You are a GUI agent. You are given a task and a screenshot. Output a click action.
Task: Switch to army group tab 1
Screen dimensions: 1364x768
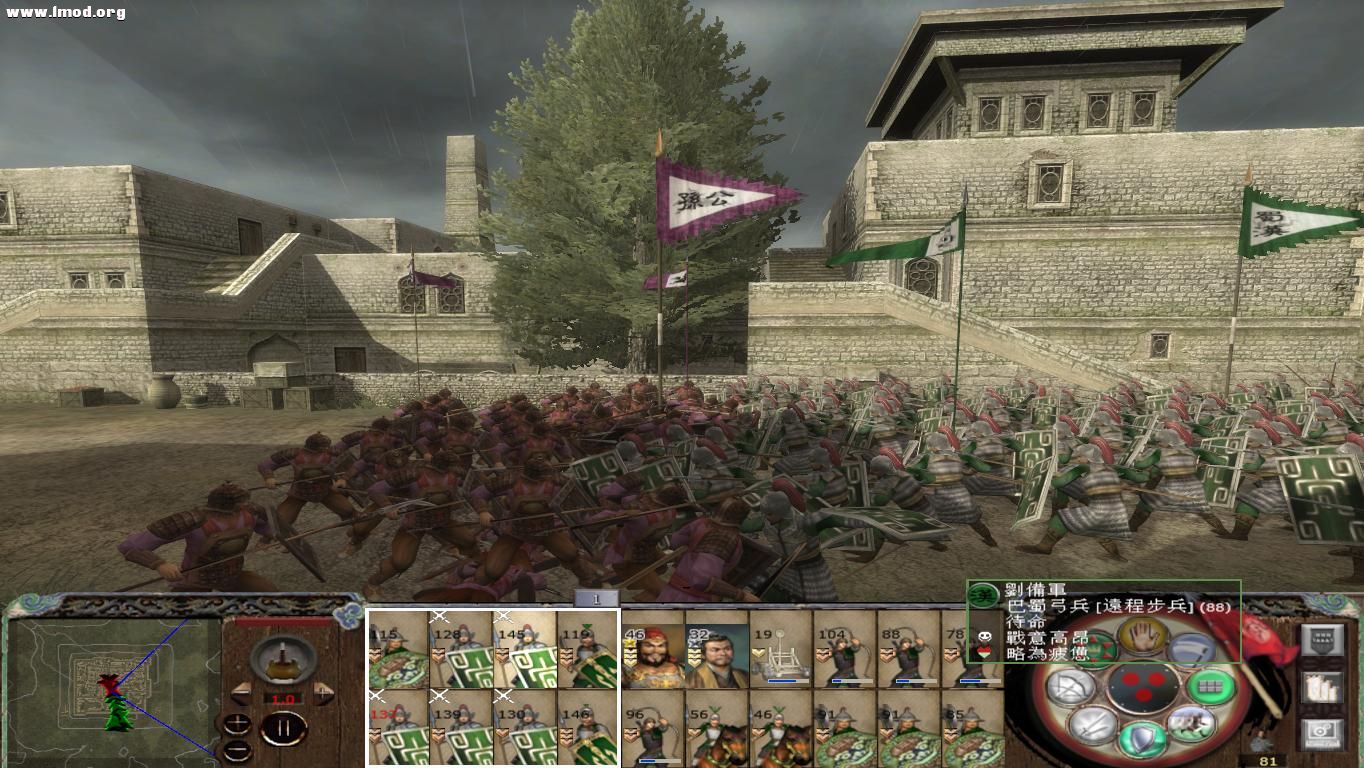[594, 598]
